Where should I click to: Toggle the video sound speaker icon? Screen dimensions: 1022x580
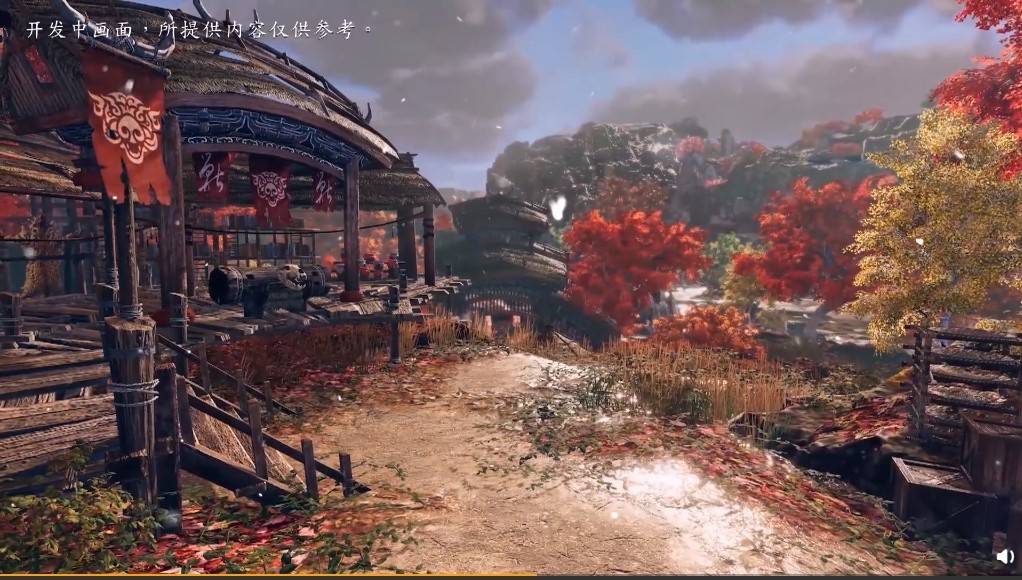(x=1004, y=557)
